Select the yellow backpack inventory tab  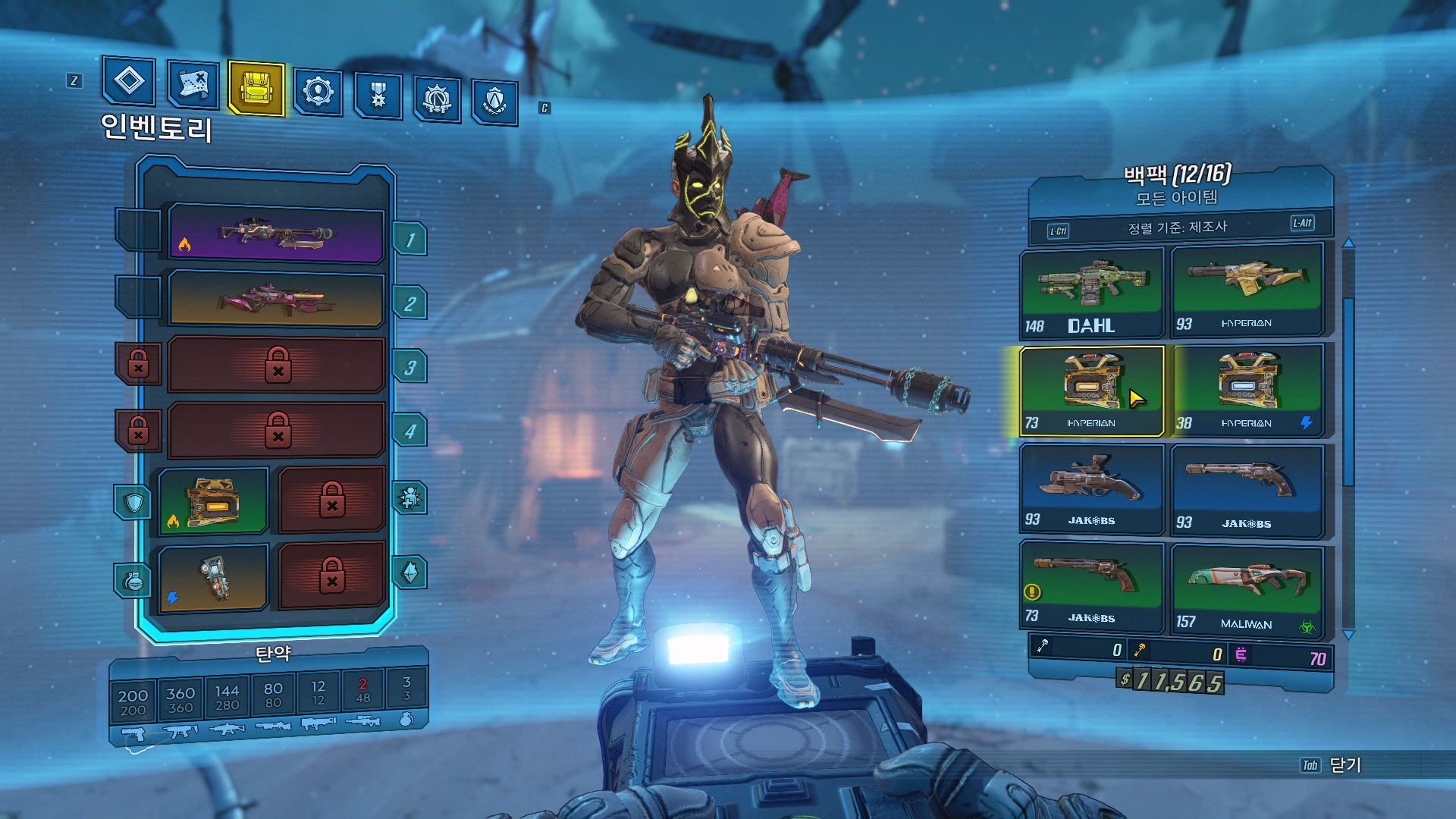(x=256, y=89)
